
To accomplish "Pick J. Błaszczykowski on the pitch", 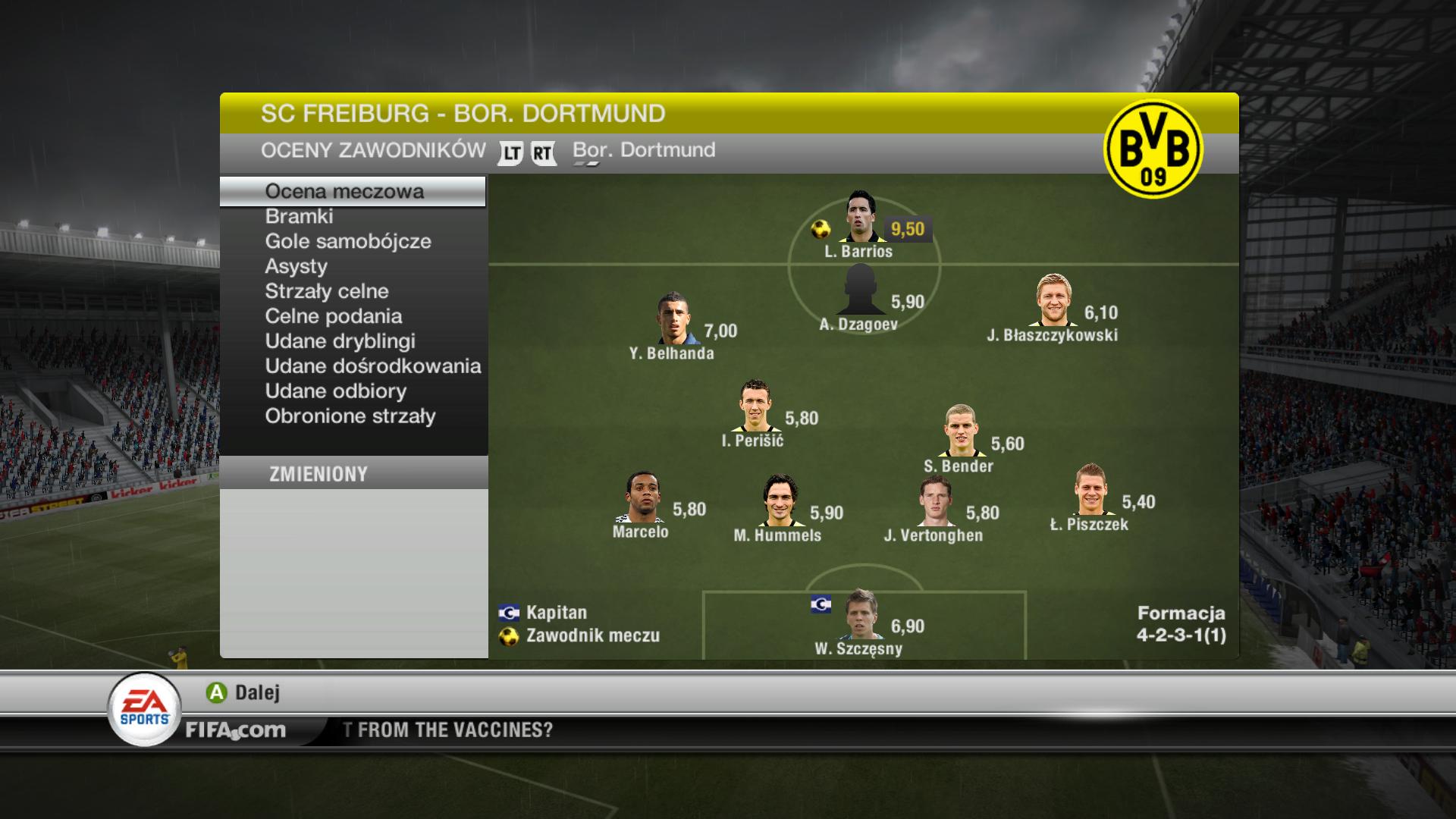I will pos(1054,300).
